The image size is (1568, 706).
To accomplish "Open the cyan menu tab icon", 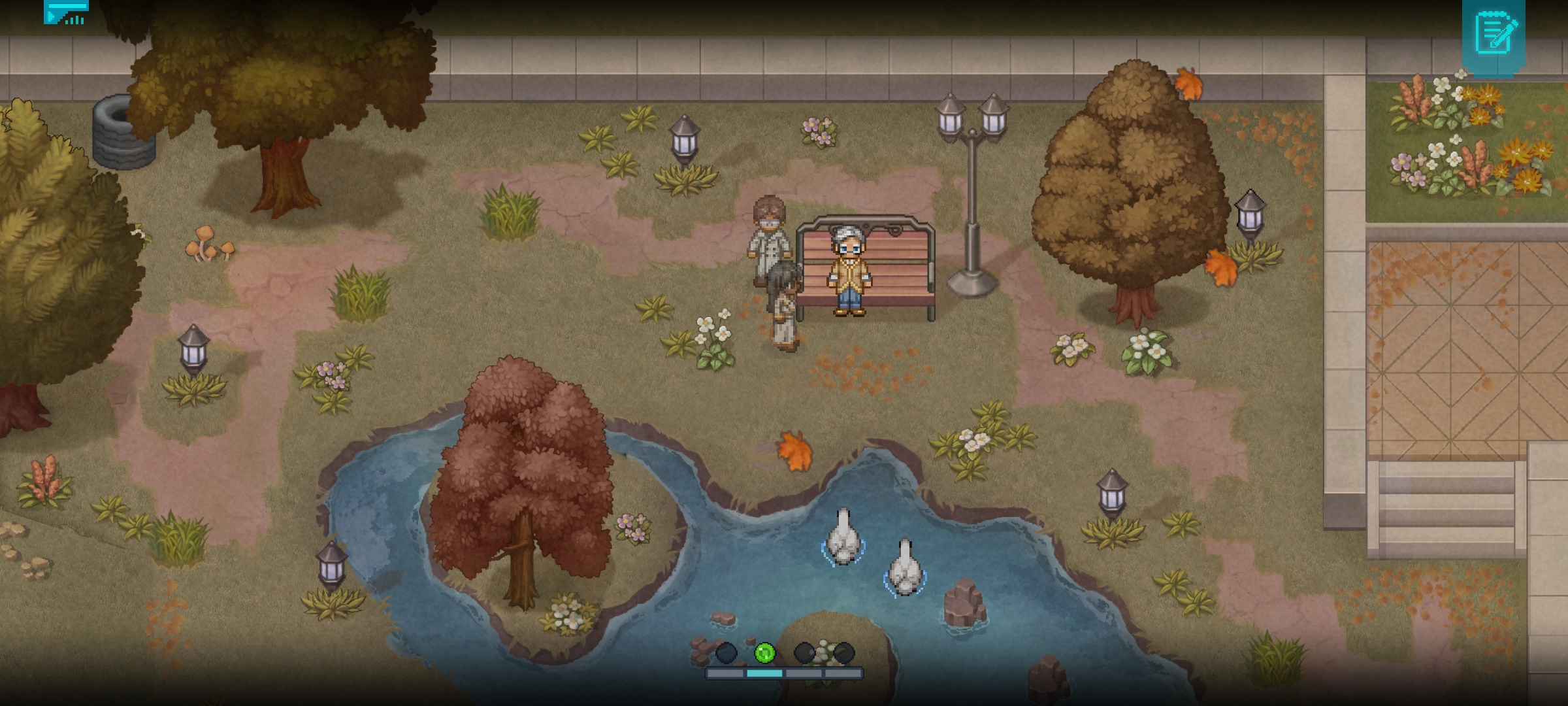I will (66, 12).
